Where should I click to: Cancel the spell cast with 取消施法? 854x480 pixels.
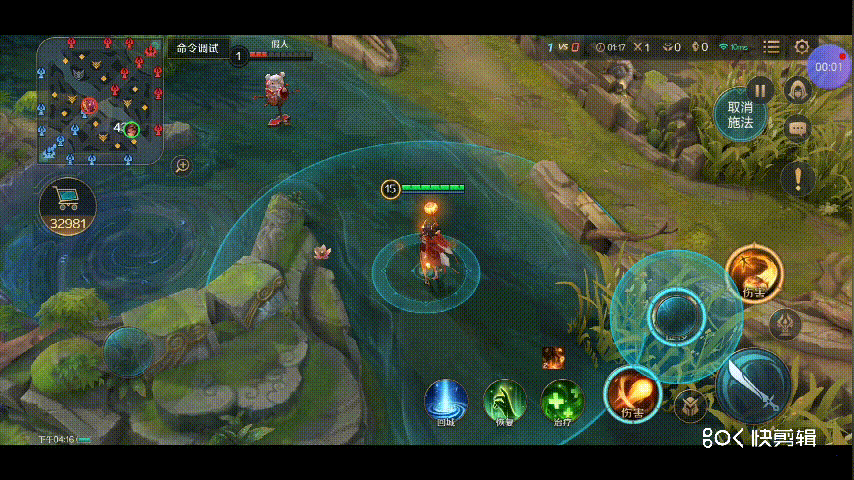[740, 114]
